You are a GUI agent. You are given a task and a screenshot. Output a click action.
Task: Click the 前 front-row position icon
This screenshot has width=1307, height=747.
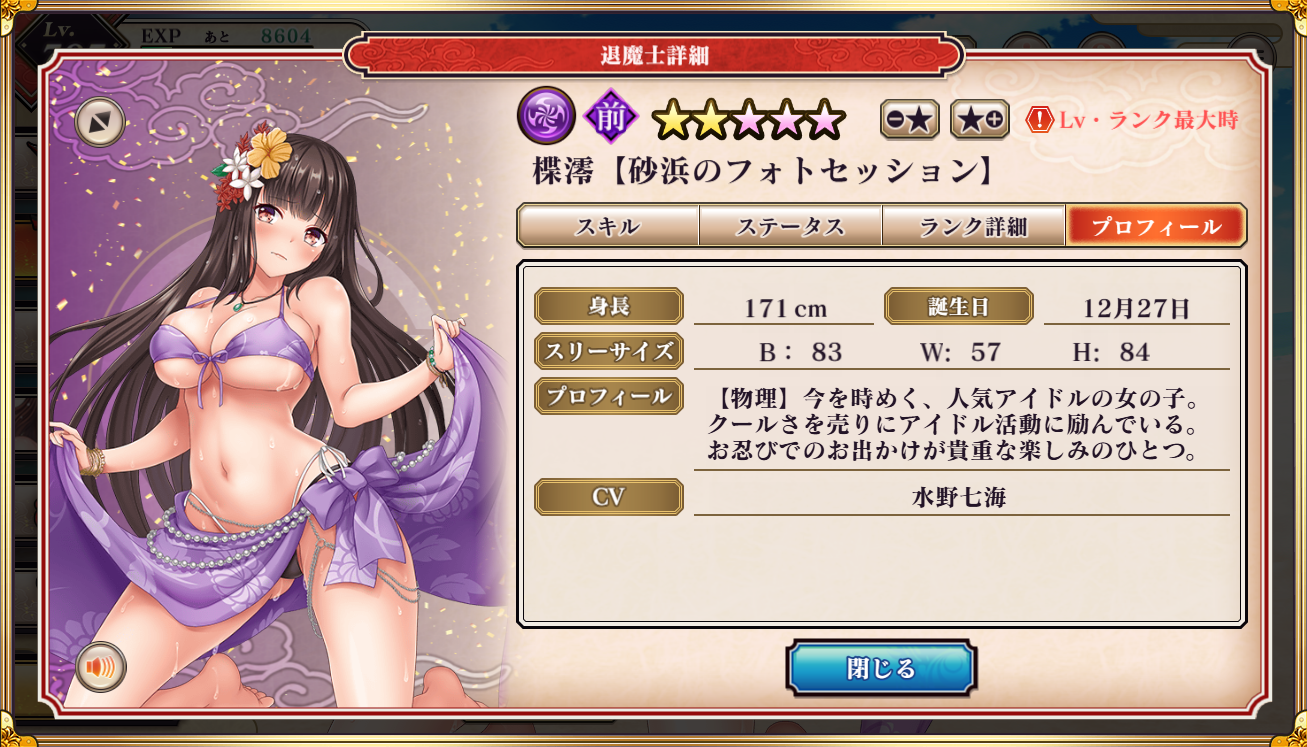click(610, 118)
